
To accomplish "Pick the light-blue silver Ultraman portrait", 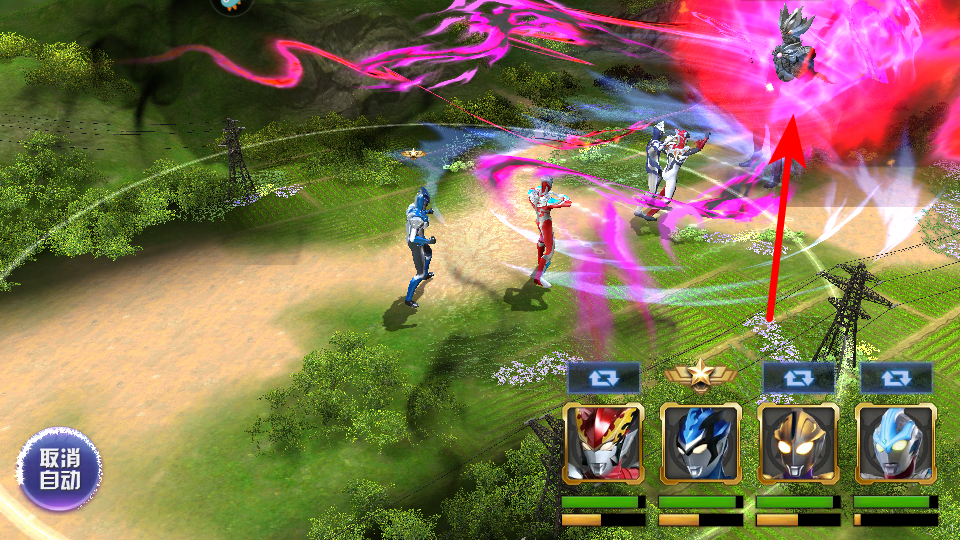I will 896,443.
